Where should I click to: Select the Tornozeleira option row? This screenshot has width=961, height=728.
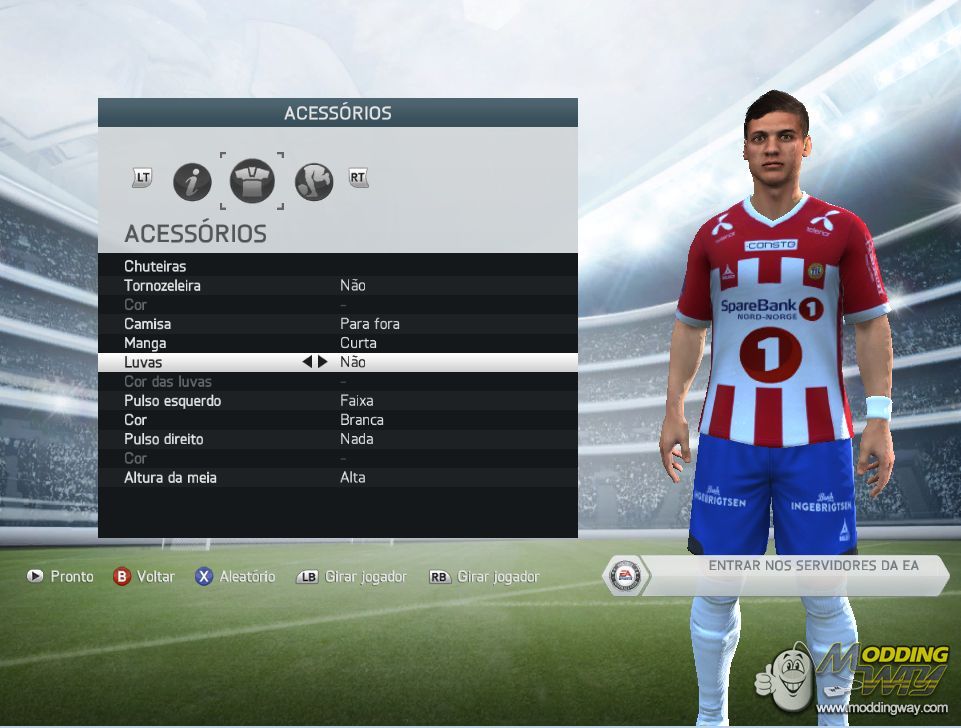click(x=337, y=285)
